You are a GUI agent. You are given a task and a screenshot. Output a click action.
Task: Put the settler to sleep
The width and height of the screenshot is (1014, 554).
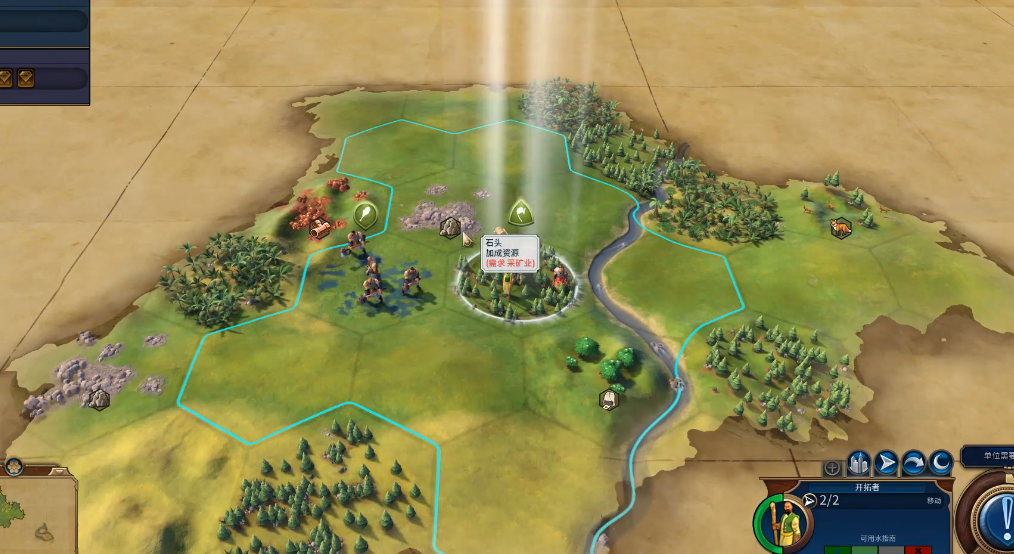point(940,464)
